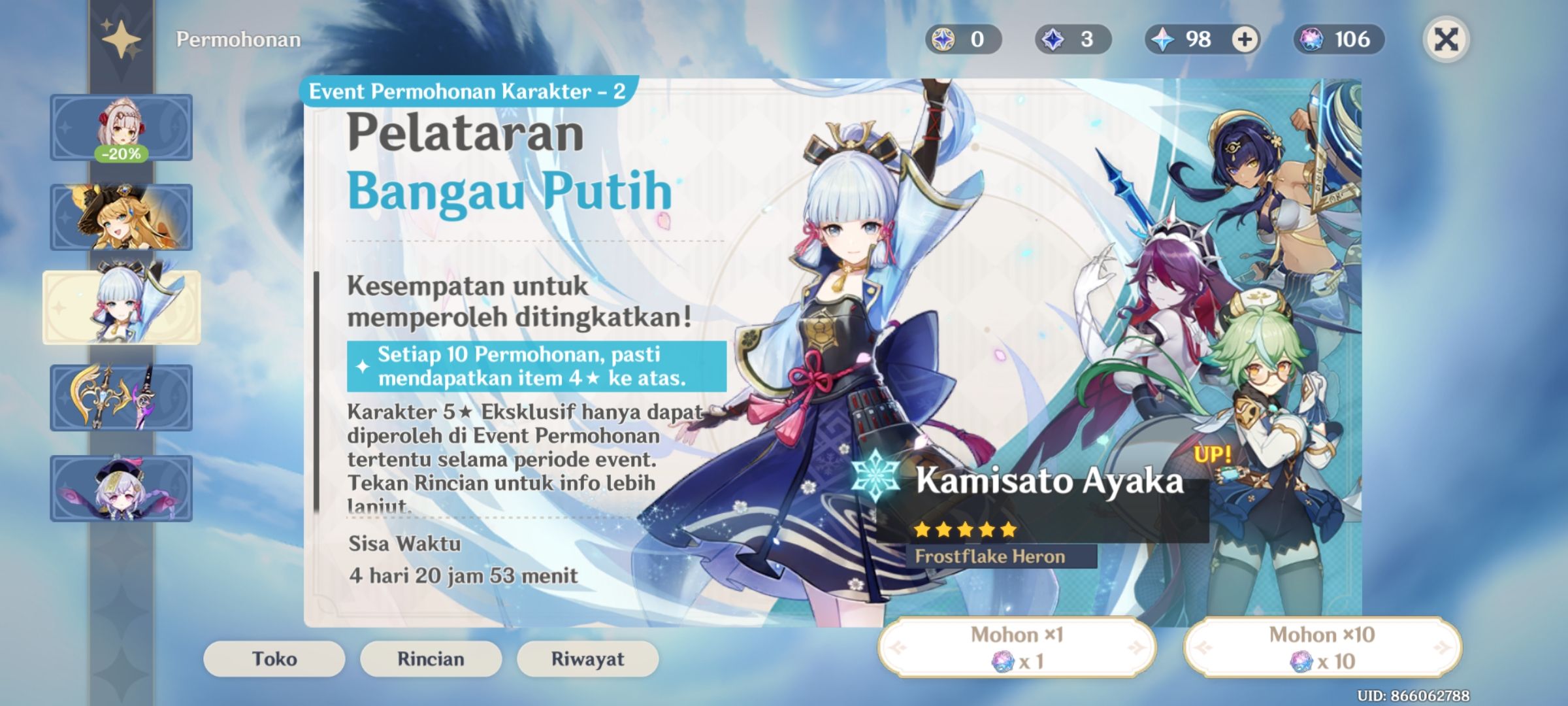Screen dimensions: 1568x706
Task: Open the Primogem top-up with the plus button
Action: (x=1245, y=41)
